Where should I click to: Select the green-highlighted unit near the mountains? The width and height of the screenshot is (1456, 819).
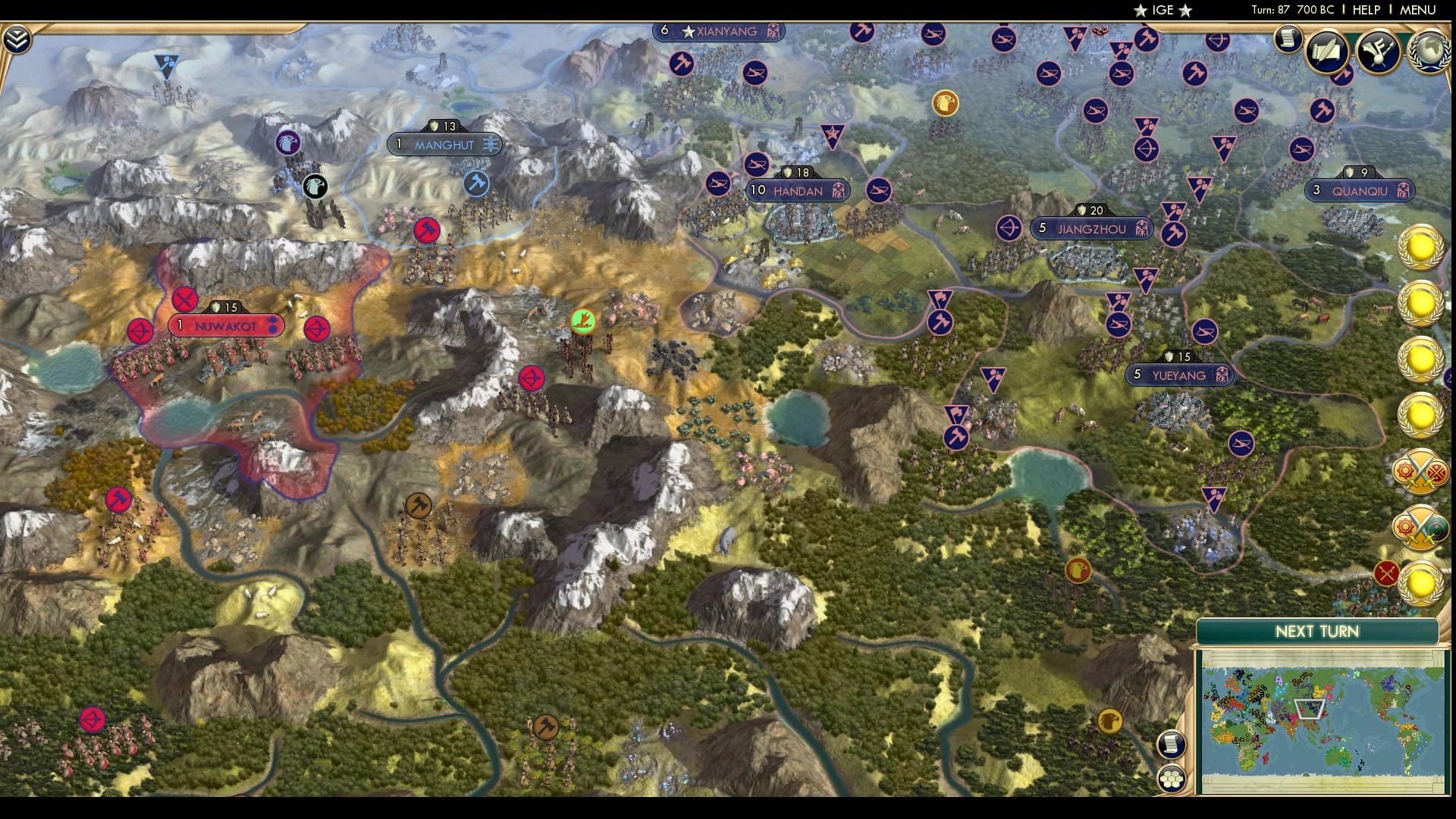coord(582,322)
